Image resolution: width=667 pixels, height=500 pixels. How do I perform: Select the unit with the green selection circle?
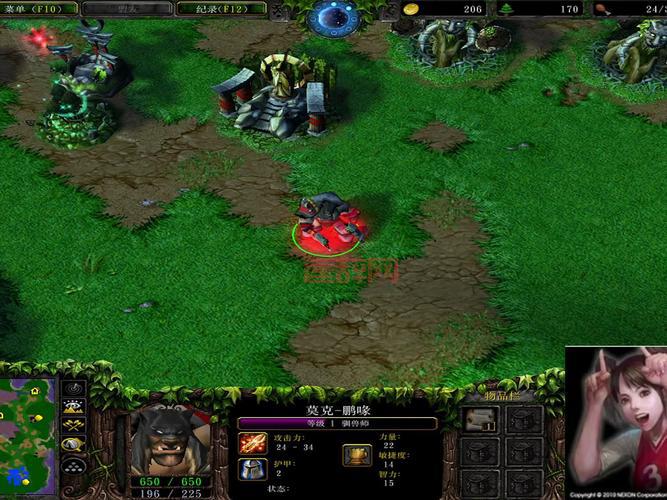click(328, 222)
